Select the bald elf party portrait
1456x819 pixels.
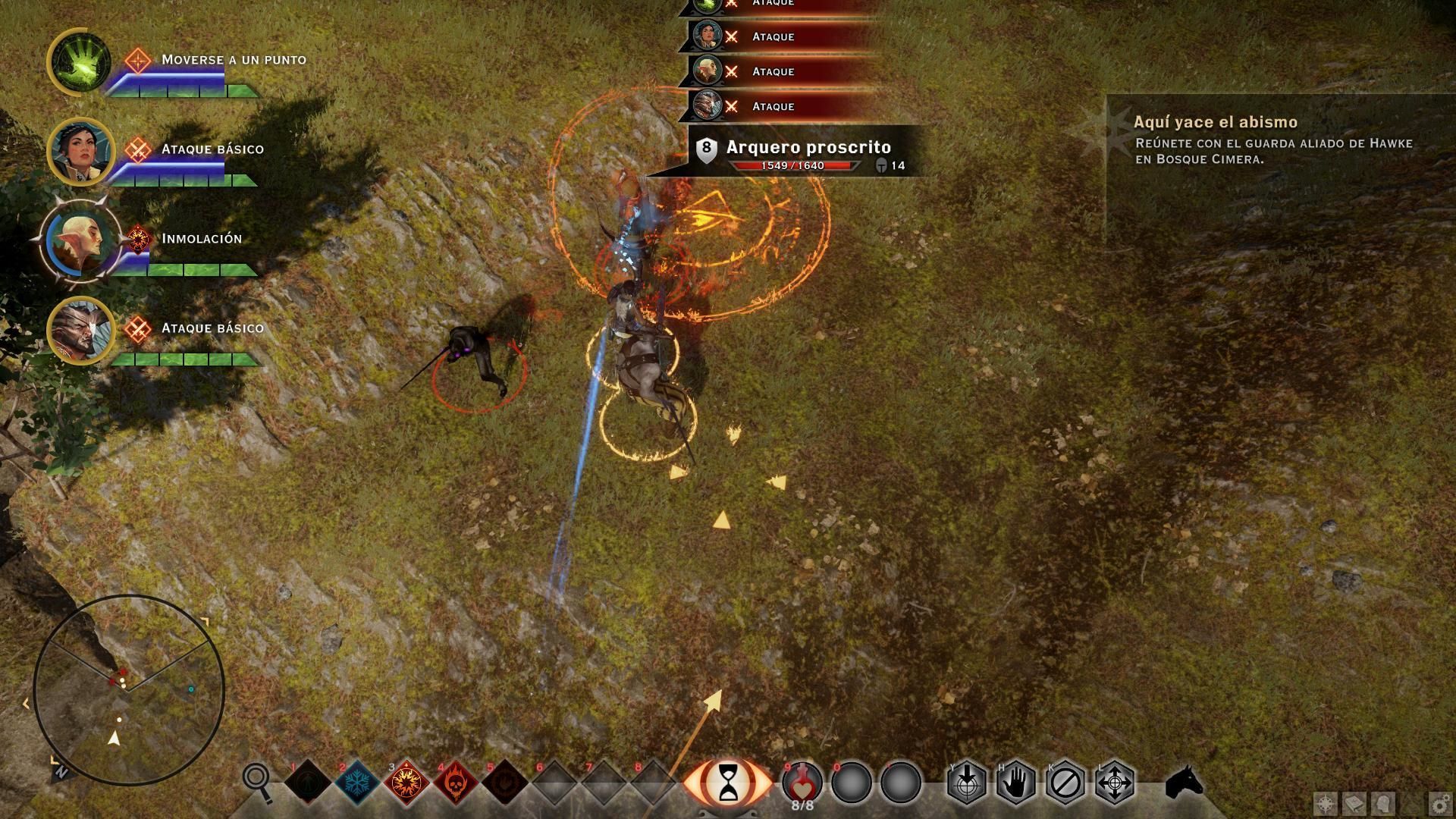[x=80, y=241]
